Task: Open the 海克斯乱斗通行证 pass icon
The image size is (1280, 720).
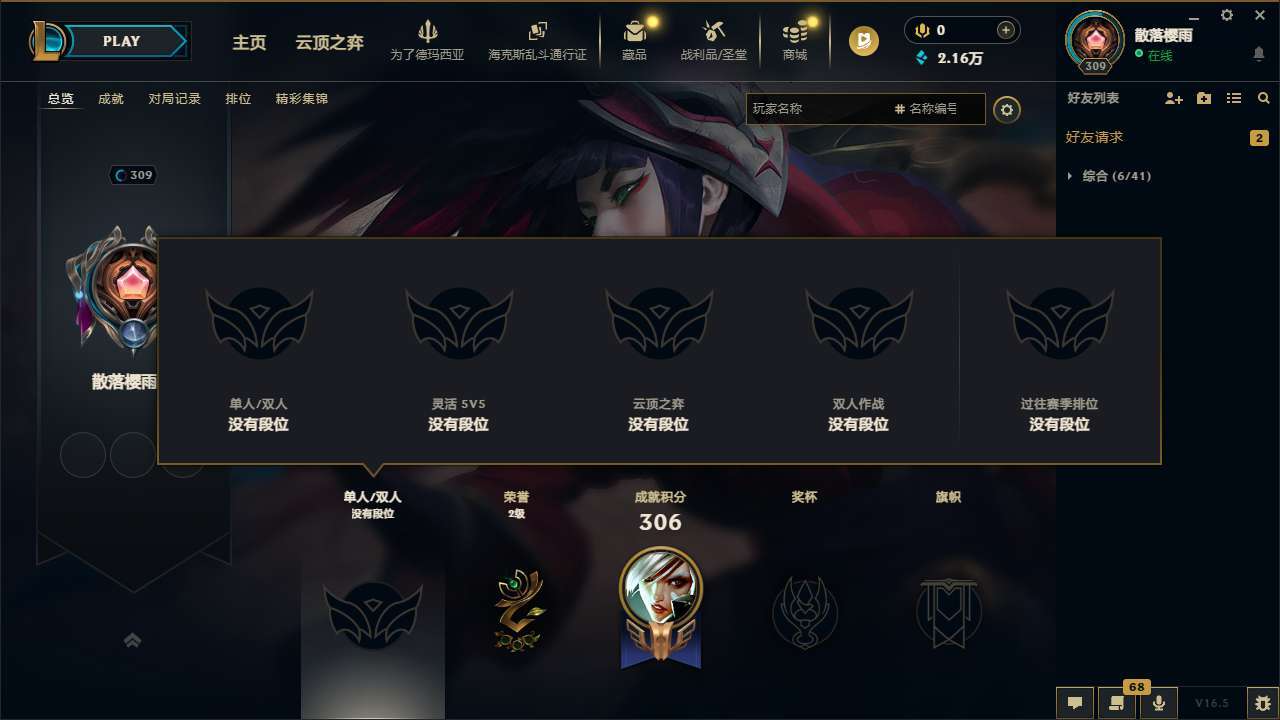Action: click(539, 40)
